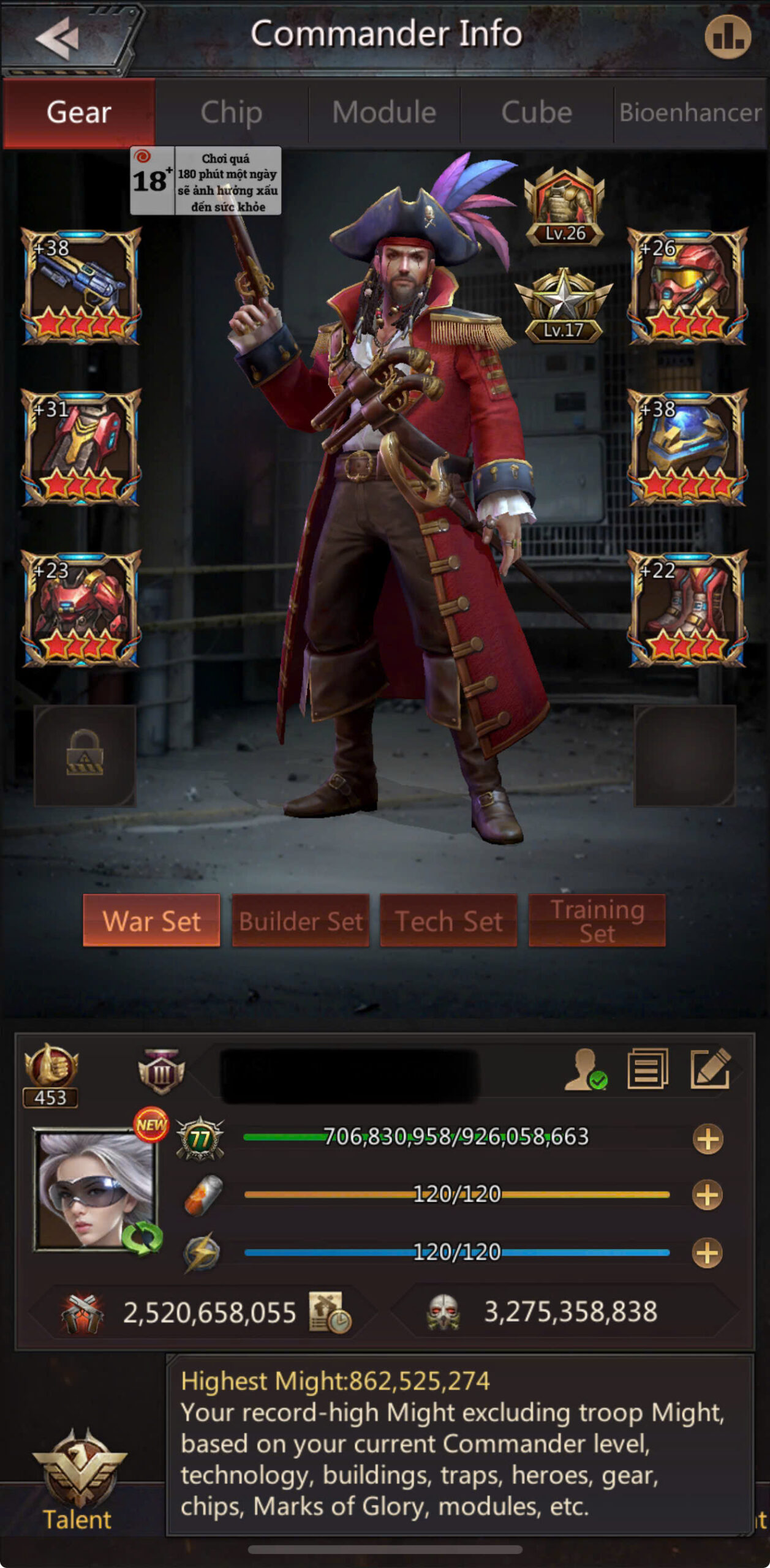Change the commander portrait avatar

[x=96, y=1189]
